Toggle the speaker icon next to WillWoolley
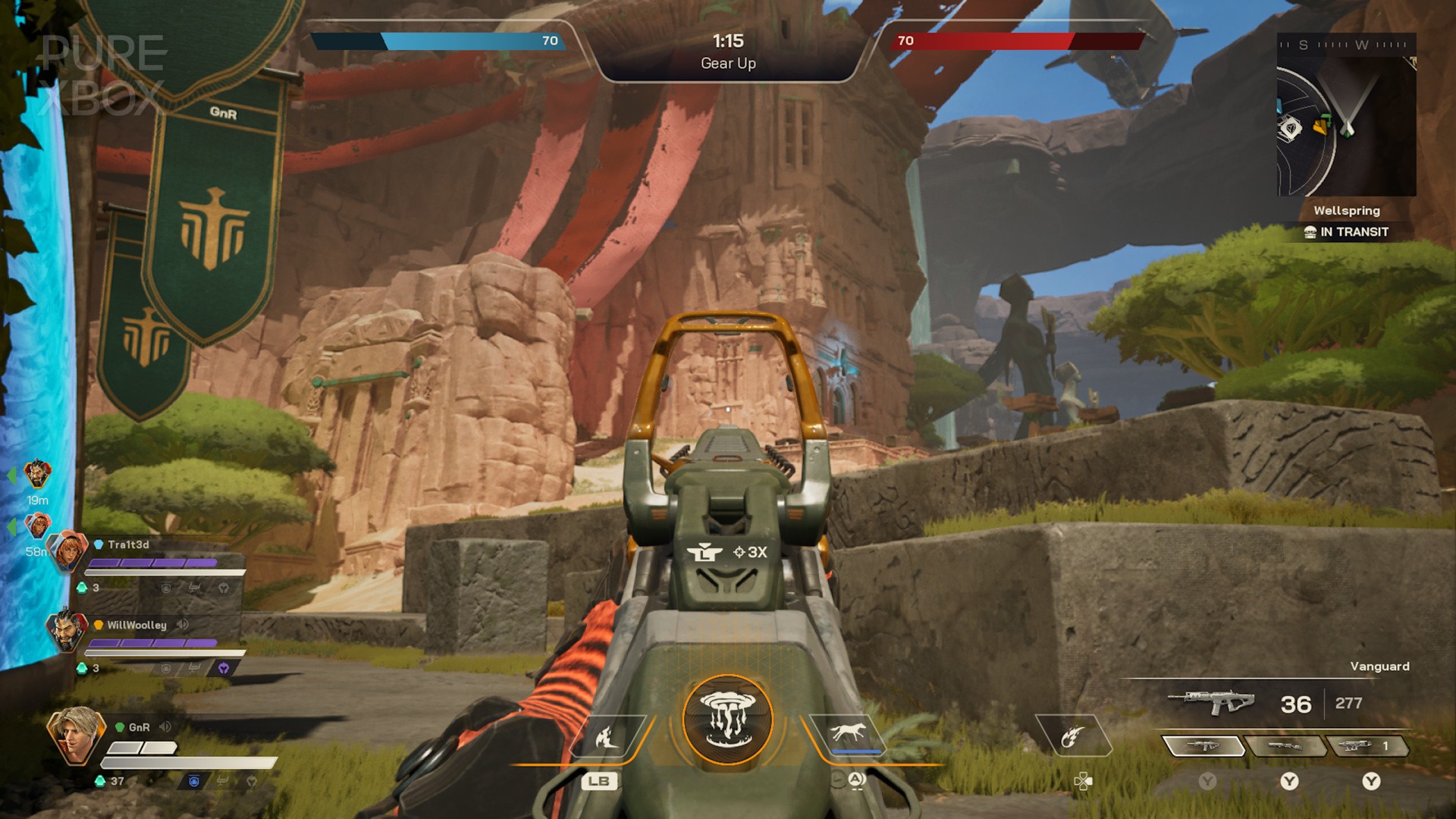 [x=183, y=624]
